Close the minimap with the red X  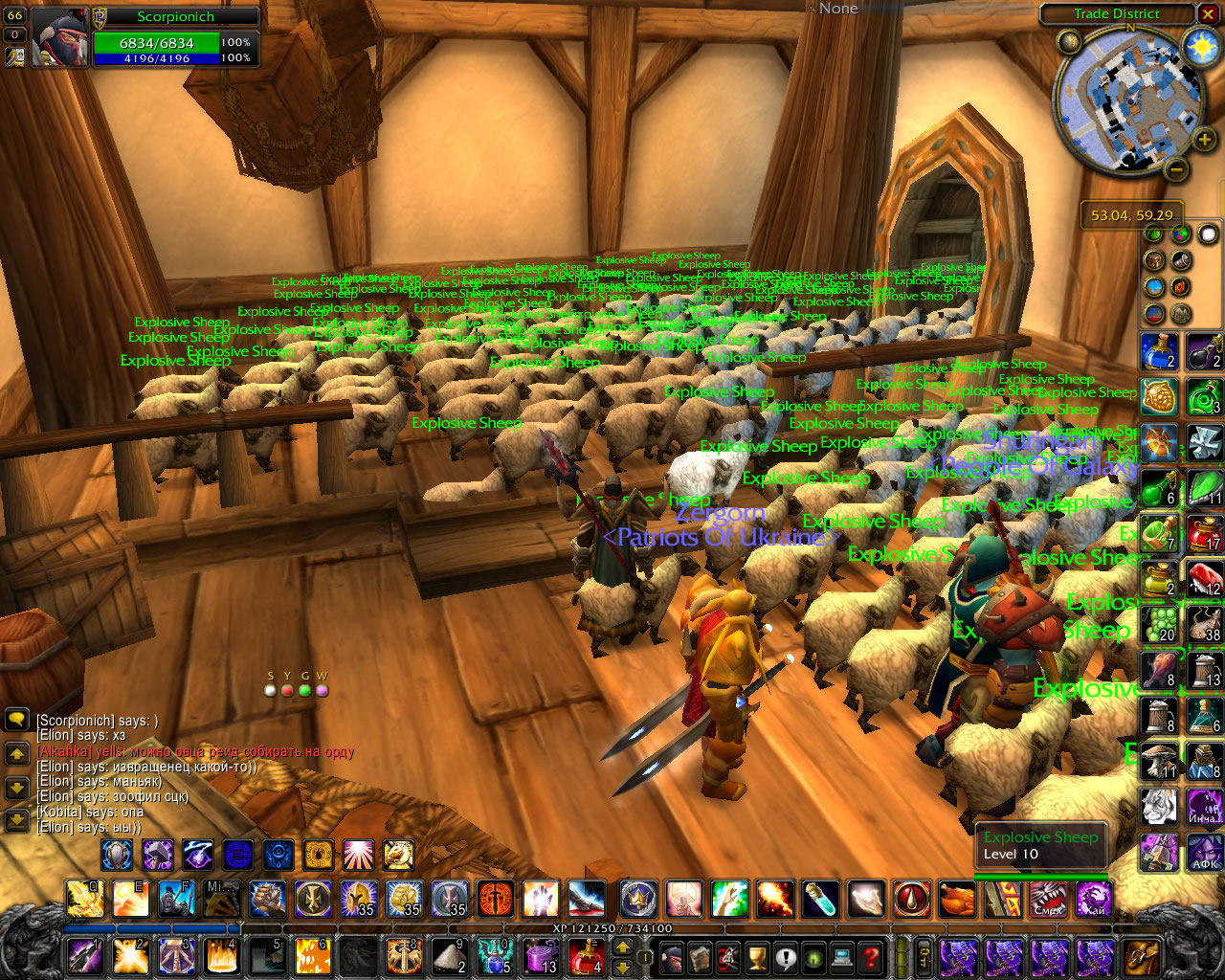pyautogui.click(x=1209, y=13)
